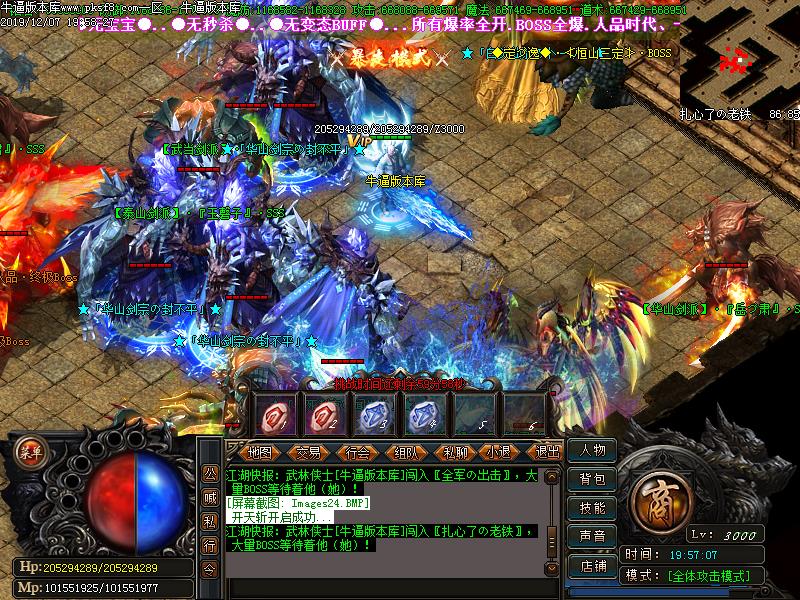Select the 喊 shout chat channel
Viewport: 800px width, 600px height.
click(x=209, y=496)
